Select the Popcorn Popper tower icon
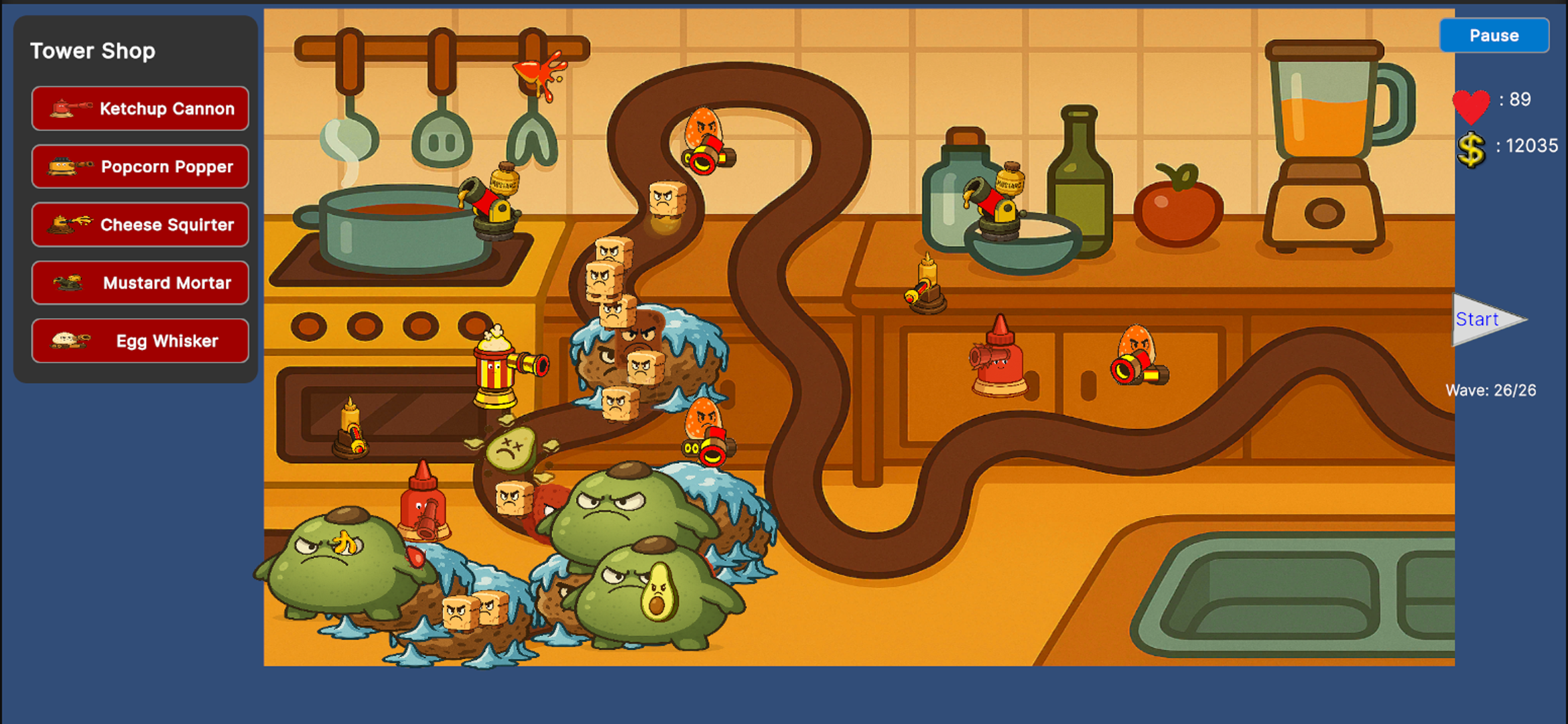 (x=139, y=166)
